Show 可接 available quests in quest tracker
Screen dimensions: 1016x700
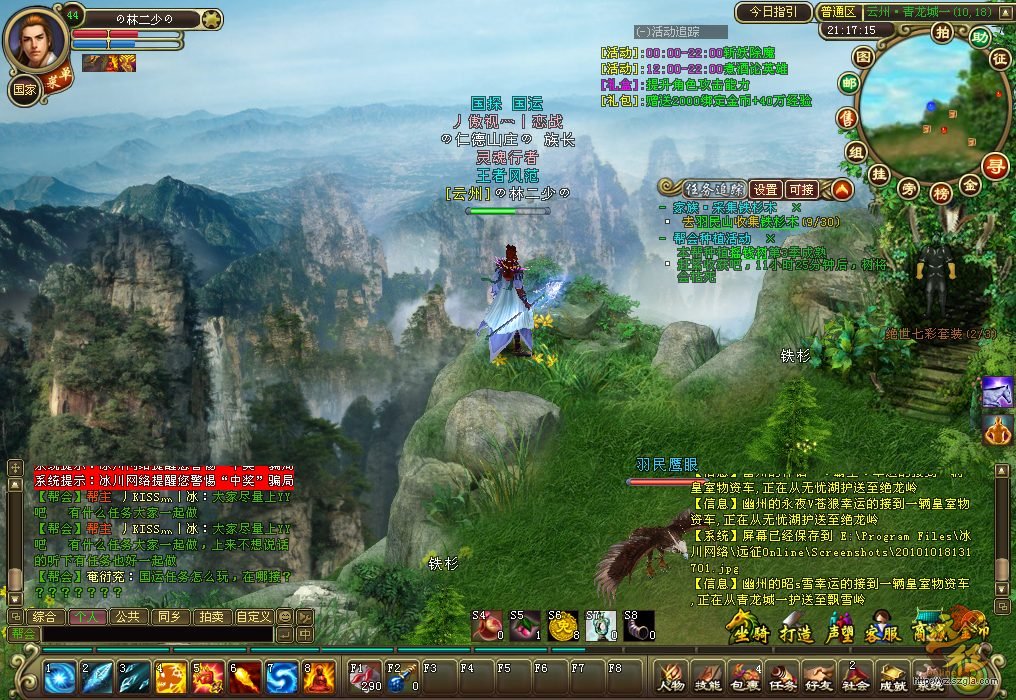point(801,189)
